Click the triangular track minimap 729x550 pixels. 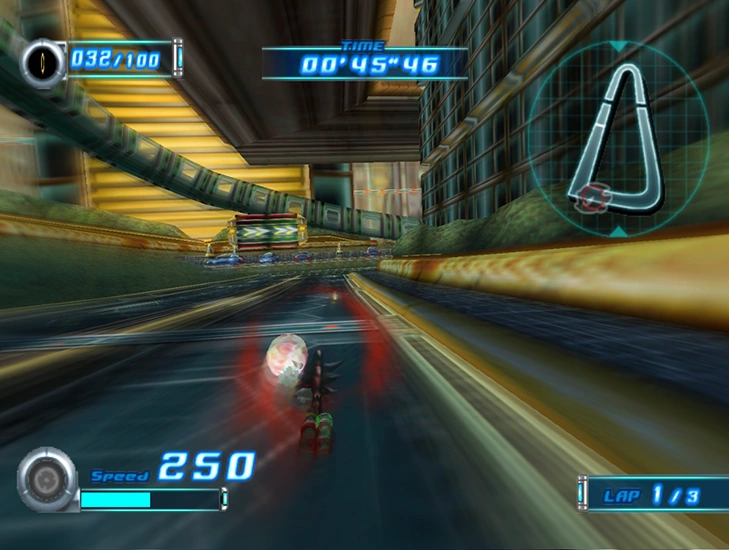tap(618, 135)
